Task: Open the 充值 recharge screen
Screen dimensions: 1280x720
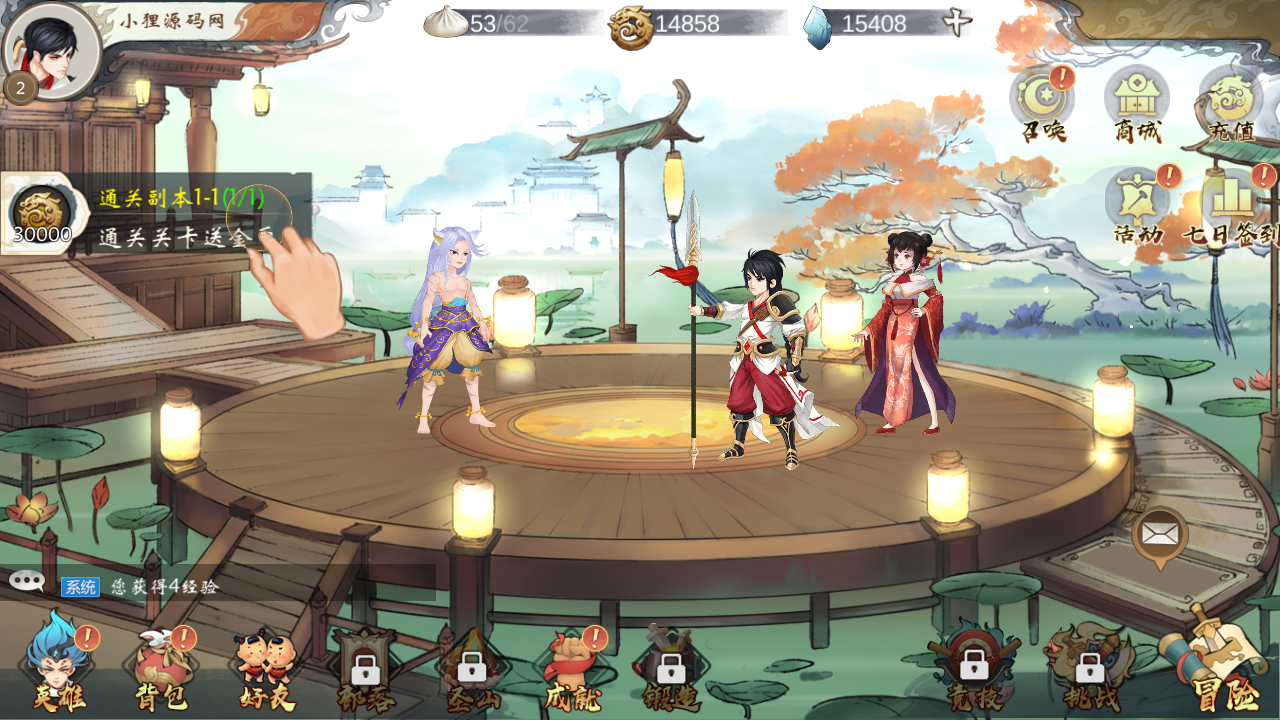Action: [x=1230, y=102]
